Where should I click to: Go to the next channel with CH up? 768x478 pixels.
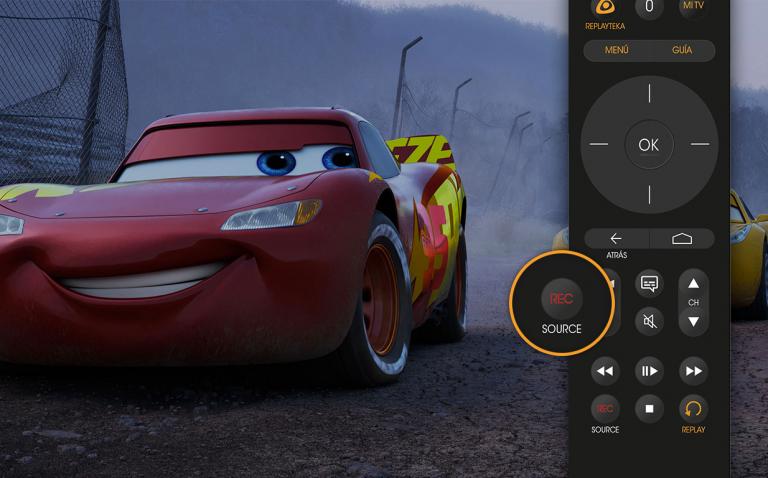pyautogui.click(x=693, y=283)
